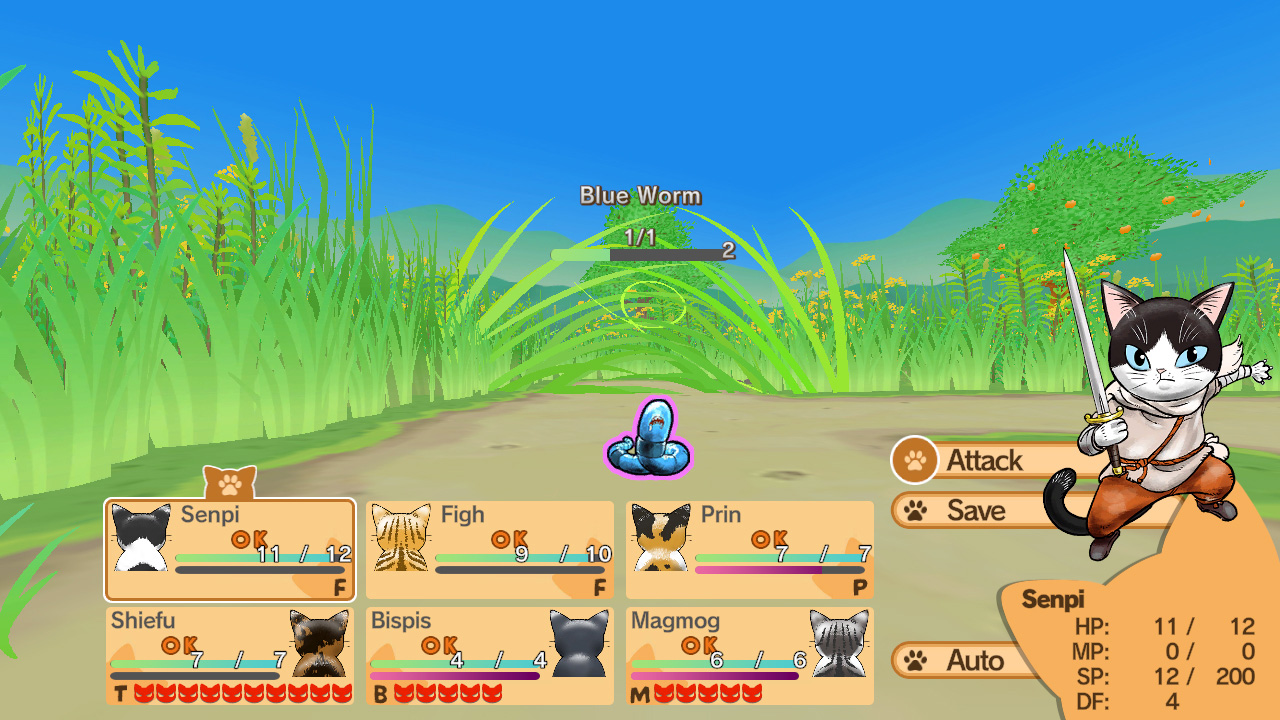Select Senpi's party card
The height and width of the screenshot is (720, 1280).
pyautogui.click(x=230, y=549)
